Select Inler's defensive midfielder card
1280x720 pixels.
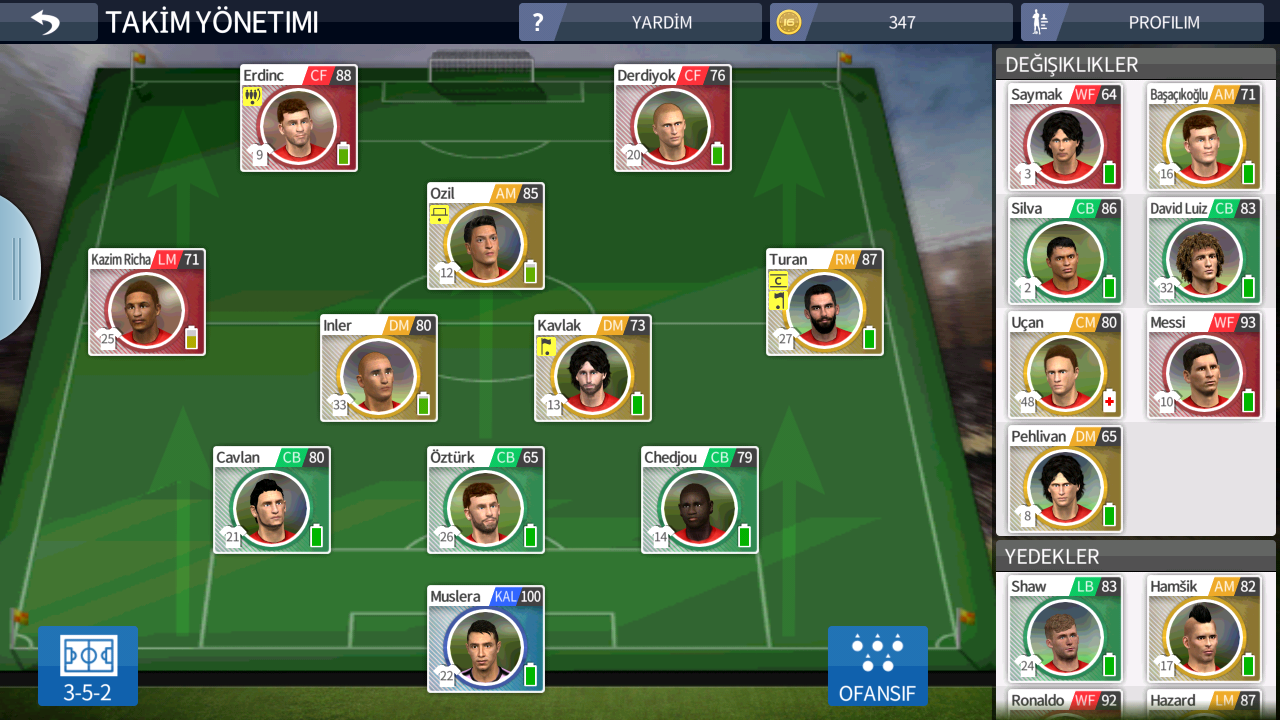(x=379, y=368)
